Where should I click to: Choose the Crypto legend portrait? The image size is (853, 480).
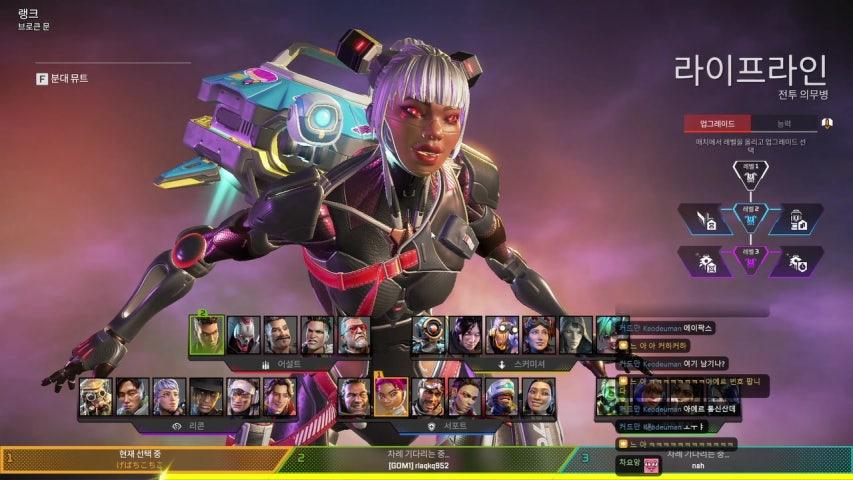[133, 396]
